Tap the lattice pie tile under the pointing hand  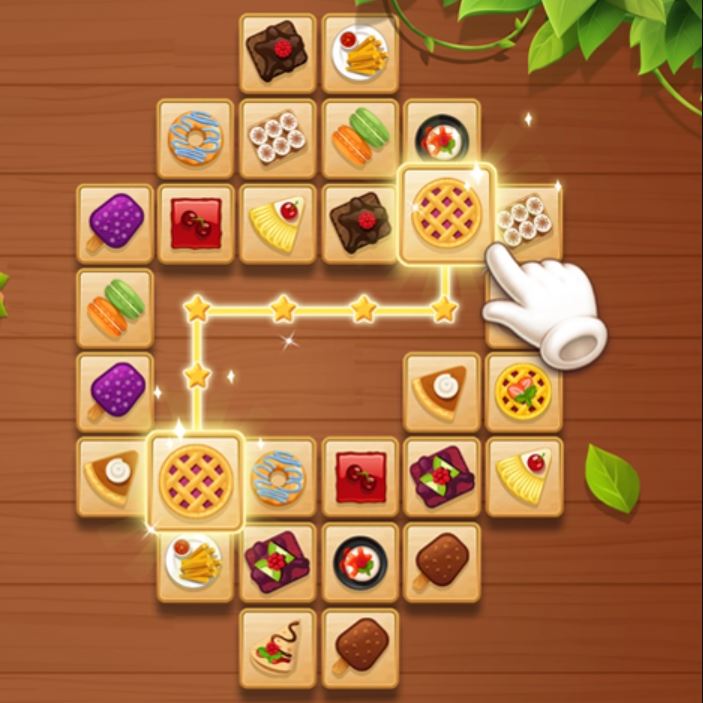[446, 213]
